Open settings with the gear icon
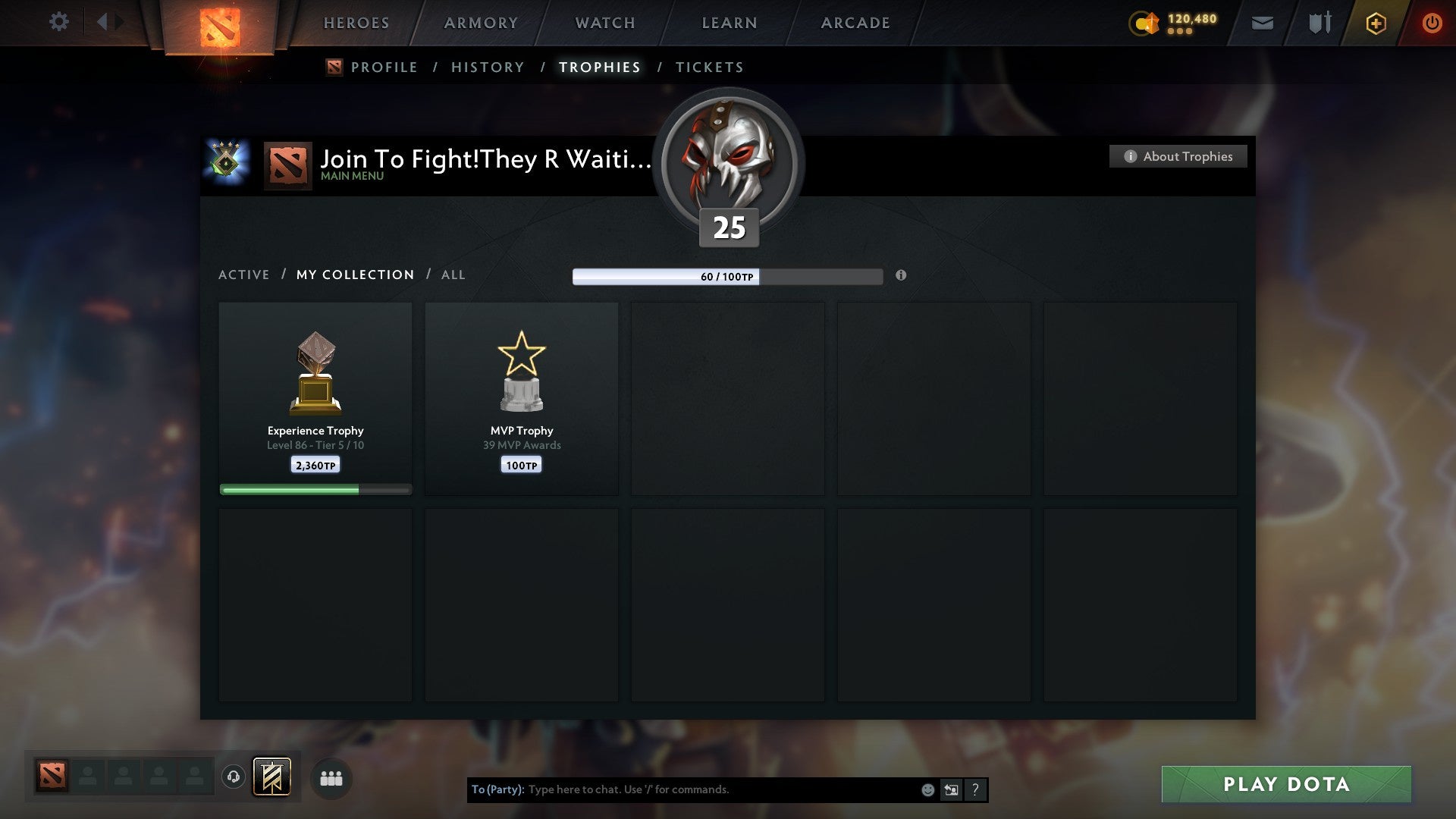 (x=58, y=22)
